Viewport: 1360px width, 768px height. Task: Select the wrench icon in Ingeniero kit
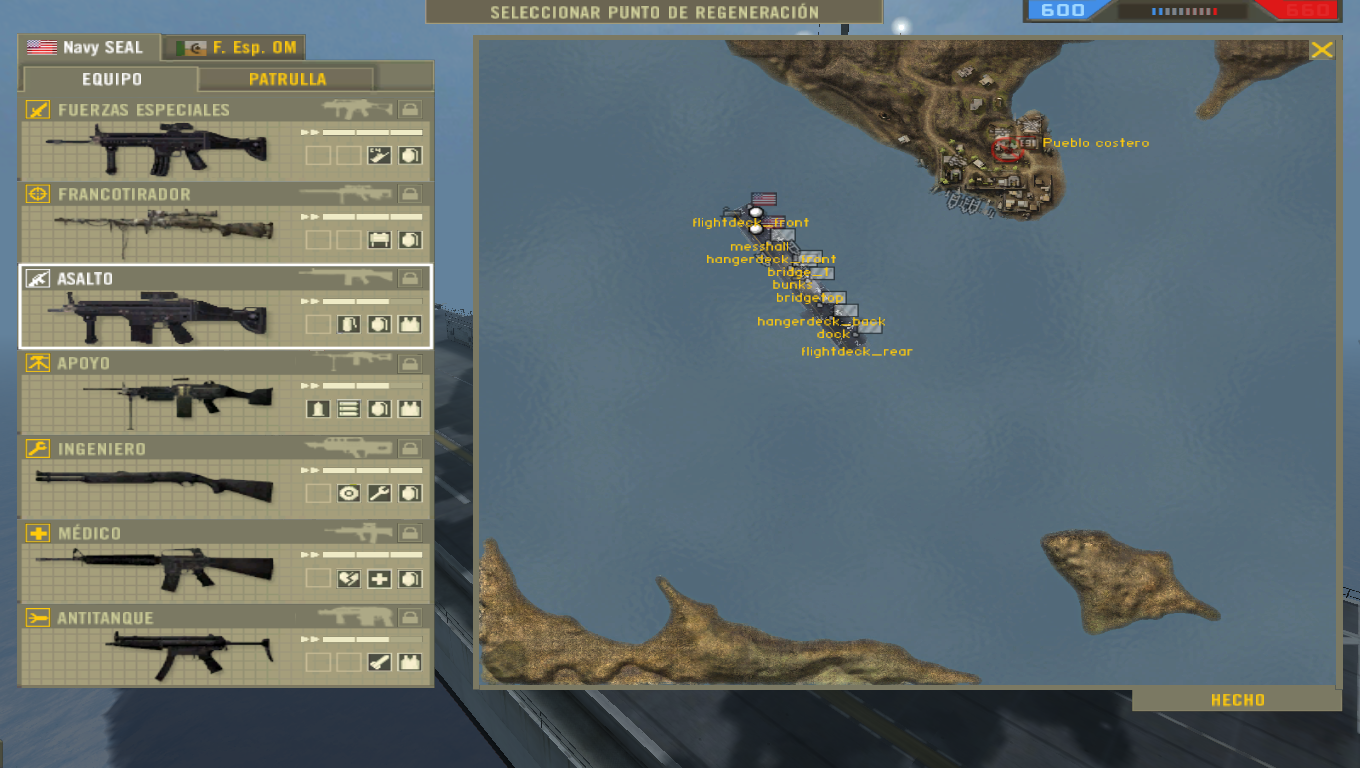(x=377, y=493)
